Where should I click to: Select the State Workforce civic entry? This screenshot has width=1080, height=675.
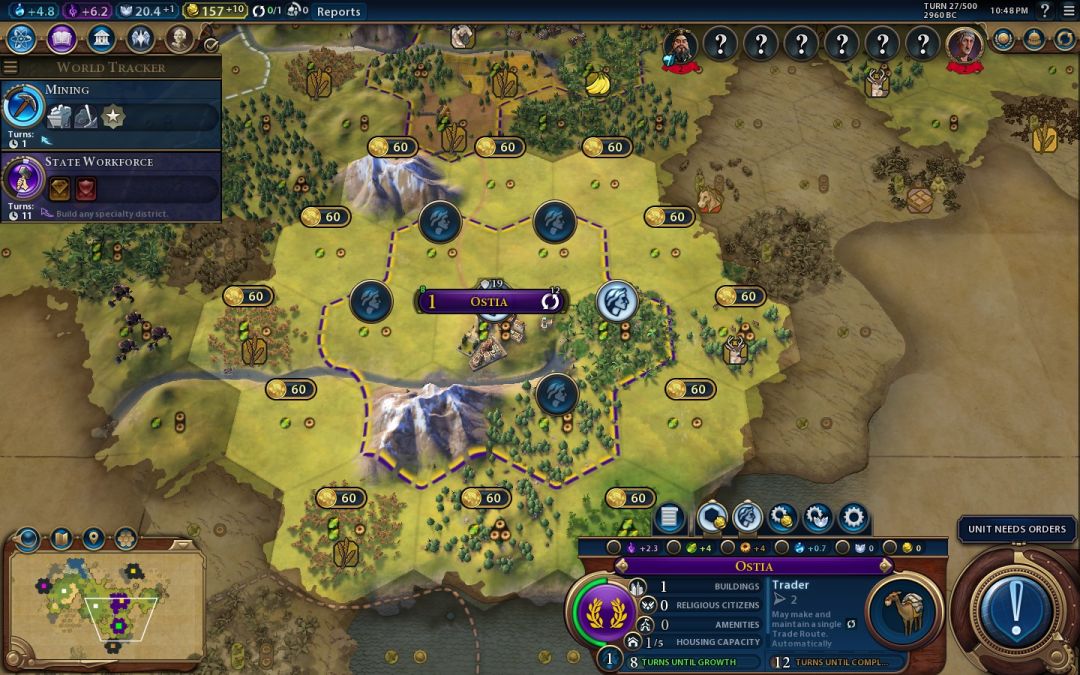(x=110, y=179)
